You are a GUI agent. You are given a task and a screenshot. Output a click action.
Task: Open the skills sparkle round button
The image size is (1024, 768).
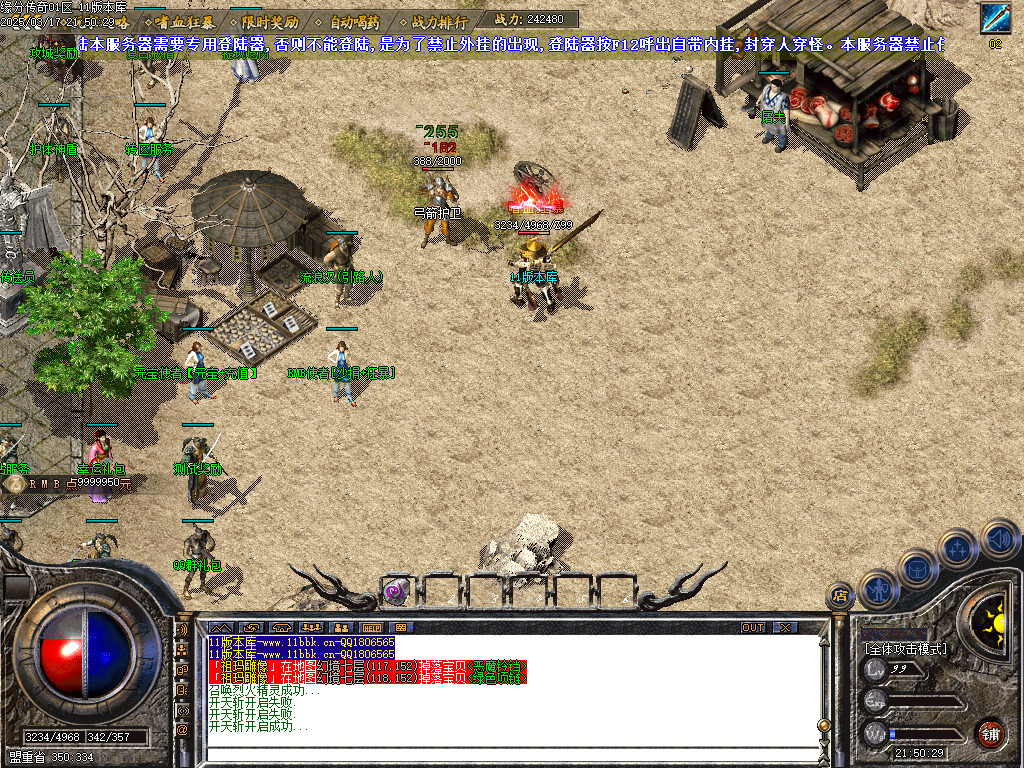tap(957, 548)
